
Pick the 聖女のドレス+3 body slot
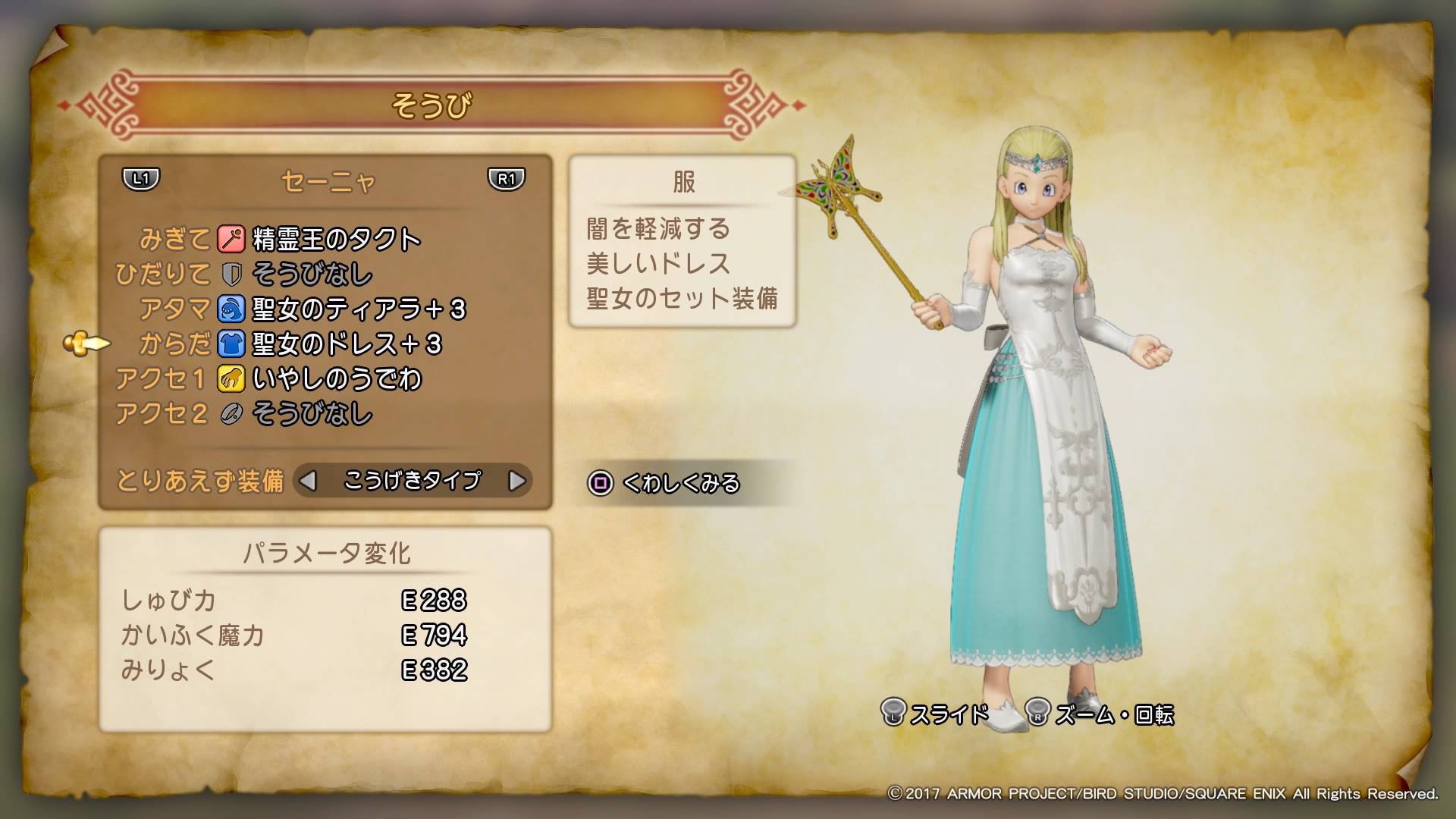pyautogui.click(x=346, y=344)
